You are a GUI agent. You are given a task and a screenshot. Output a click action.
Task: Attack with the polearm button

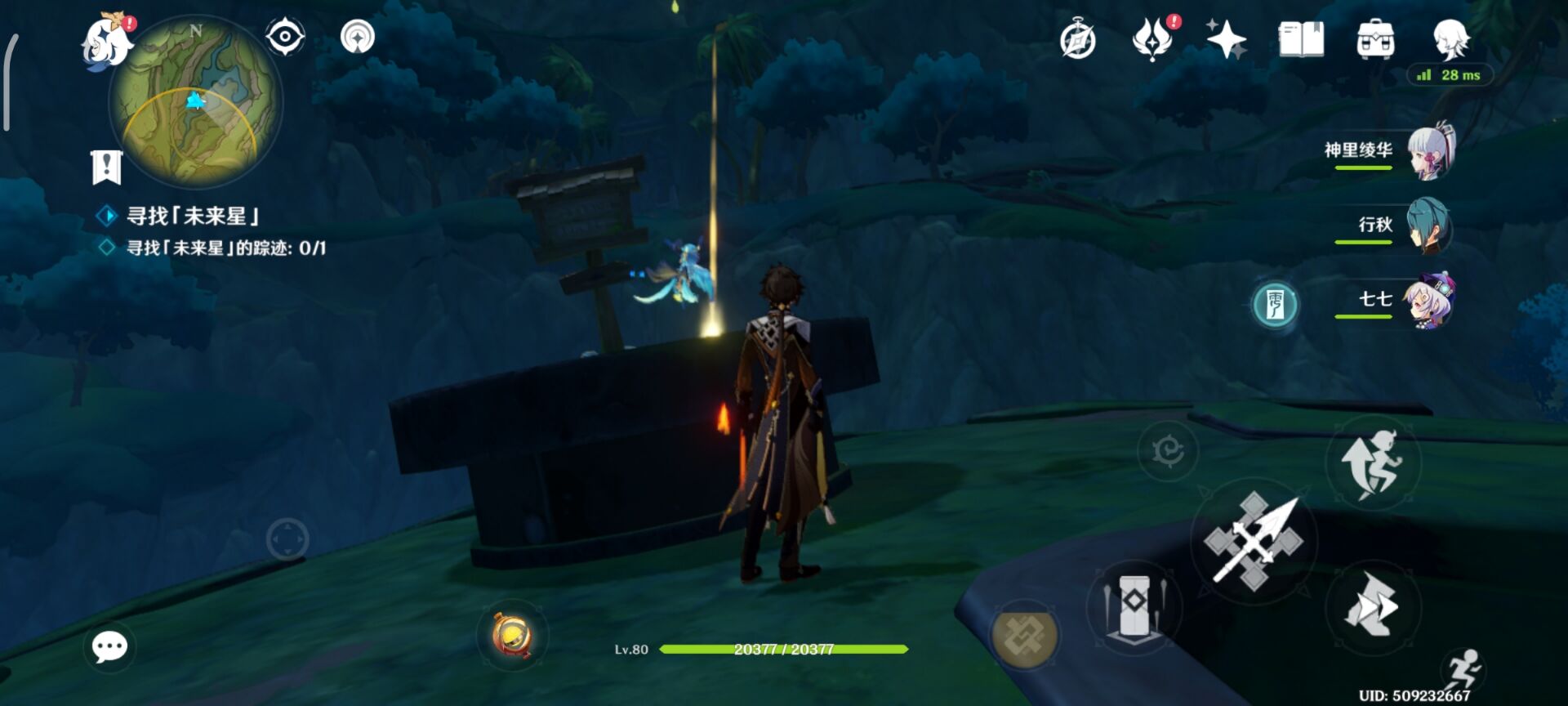pyautogui.click(x=1254, y=541)
